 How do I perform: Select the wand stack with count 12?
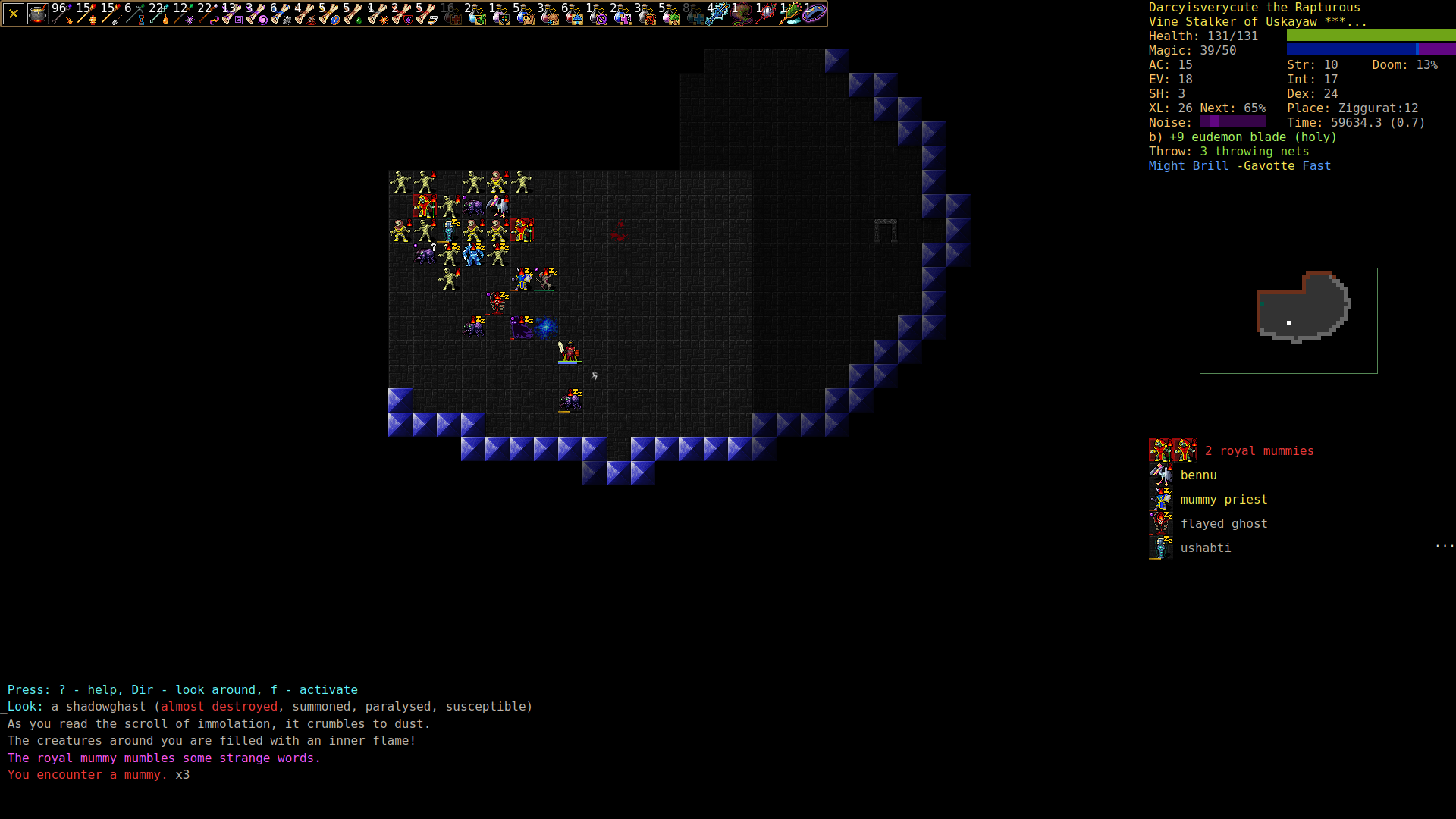pos(183,14)
